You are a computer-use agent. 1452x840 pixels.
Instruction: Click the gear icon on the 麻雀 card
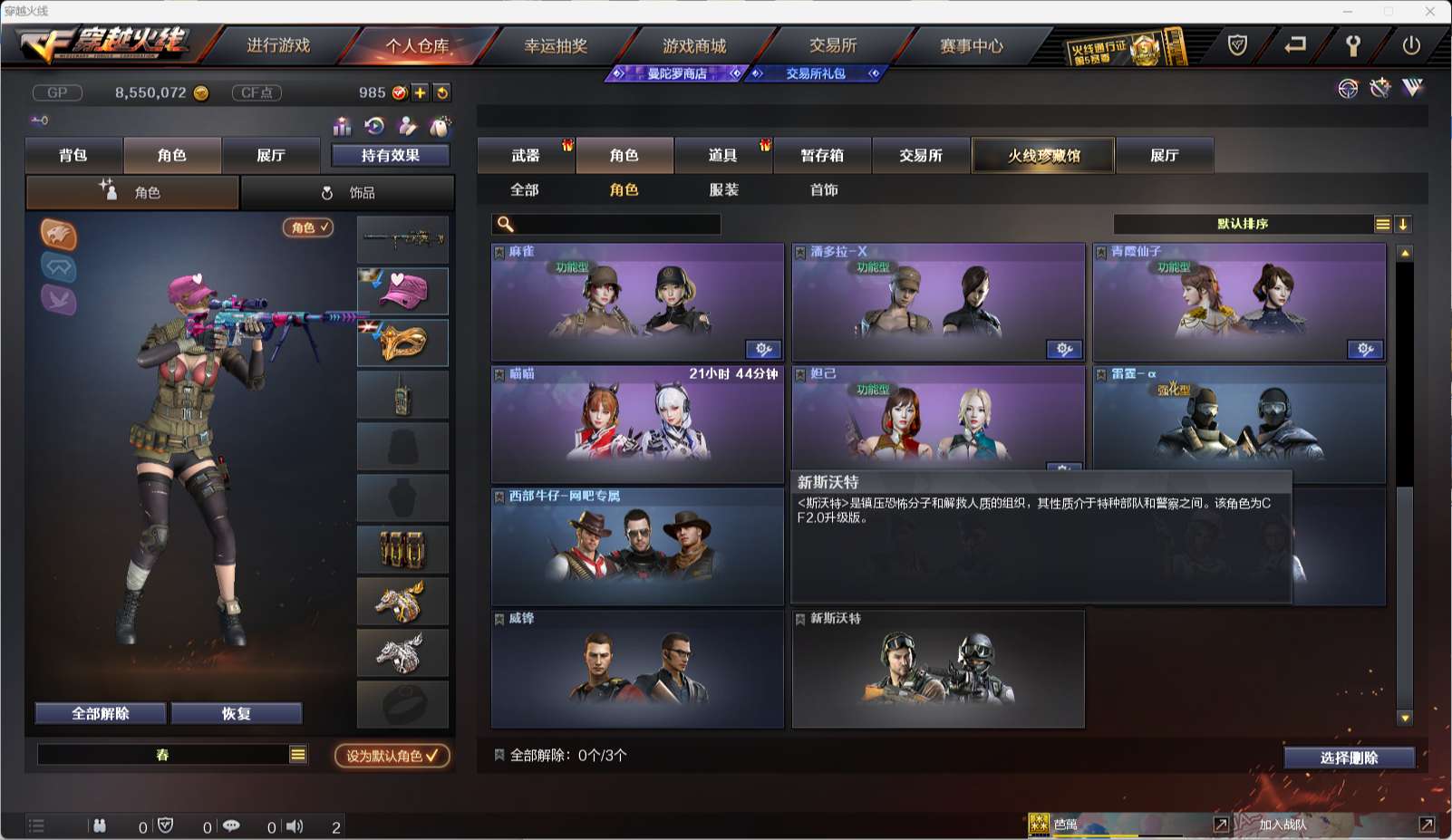[x=763, y=349]
